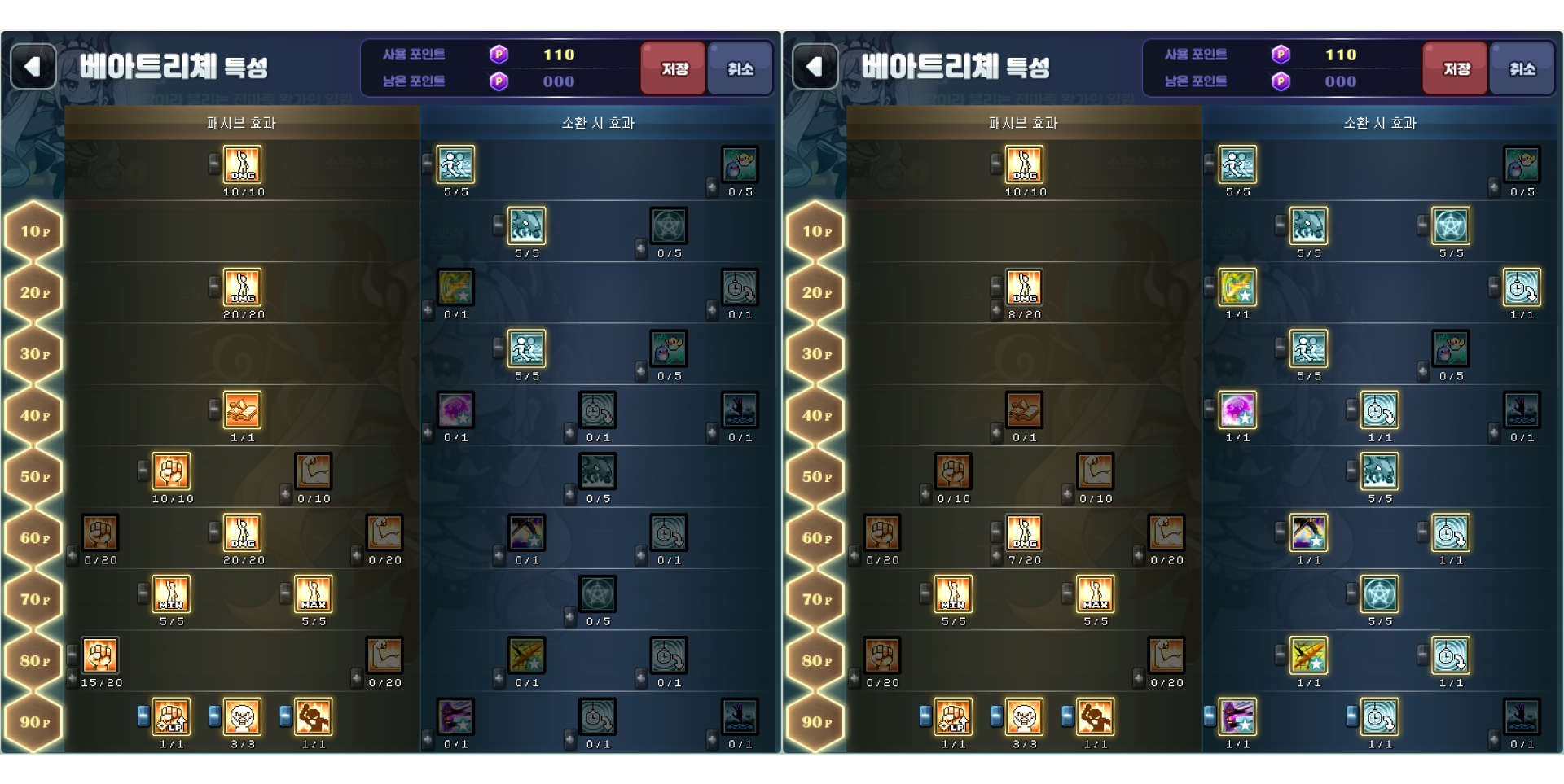Select the fist skill showing 15/20

point(100,656)
